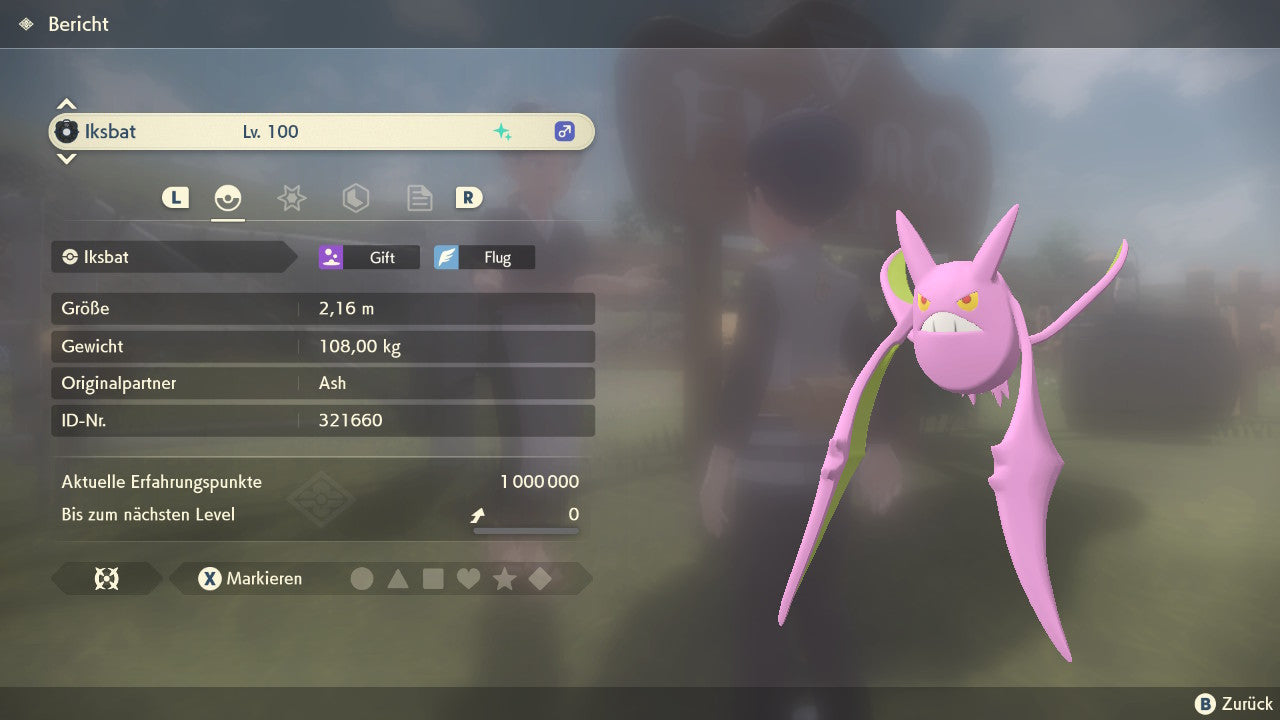The height and width of the screenshot is (720, 1280).
Task: Select the Poké Ball summary tab
Action: click(x=228, y=198)
